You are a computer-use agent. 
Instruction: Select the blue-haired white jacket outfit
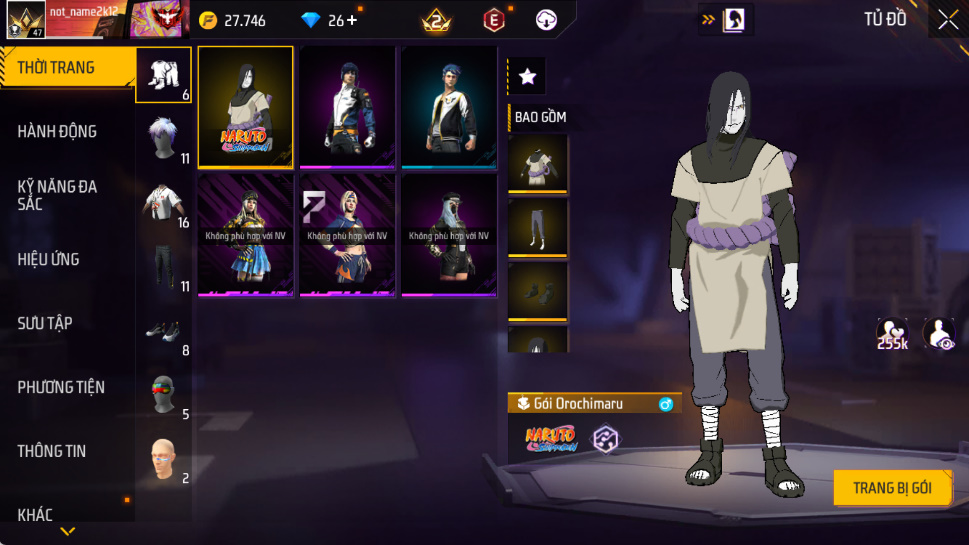(x=449, y=107)
